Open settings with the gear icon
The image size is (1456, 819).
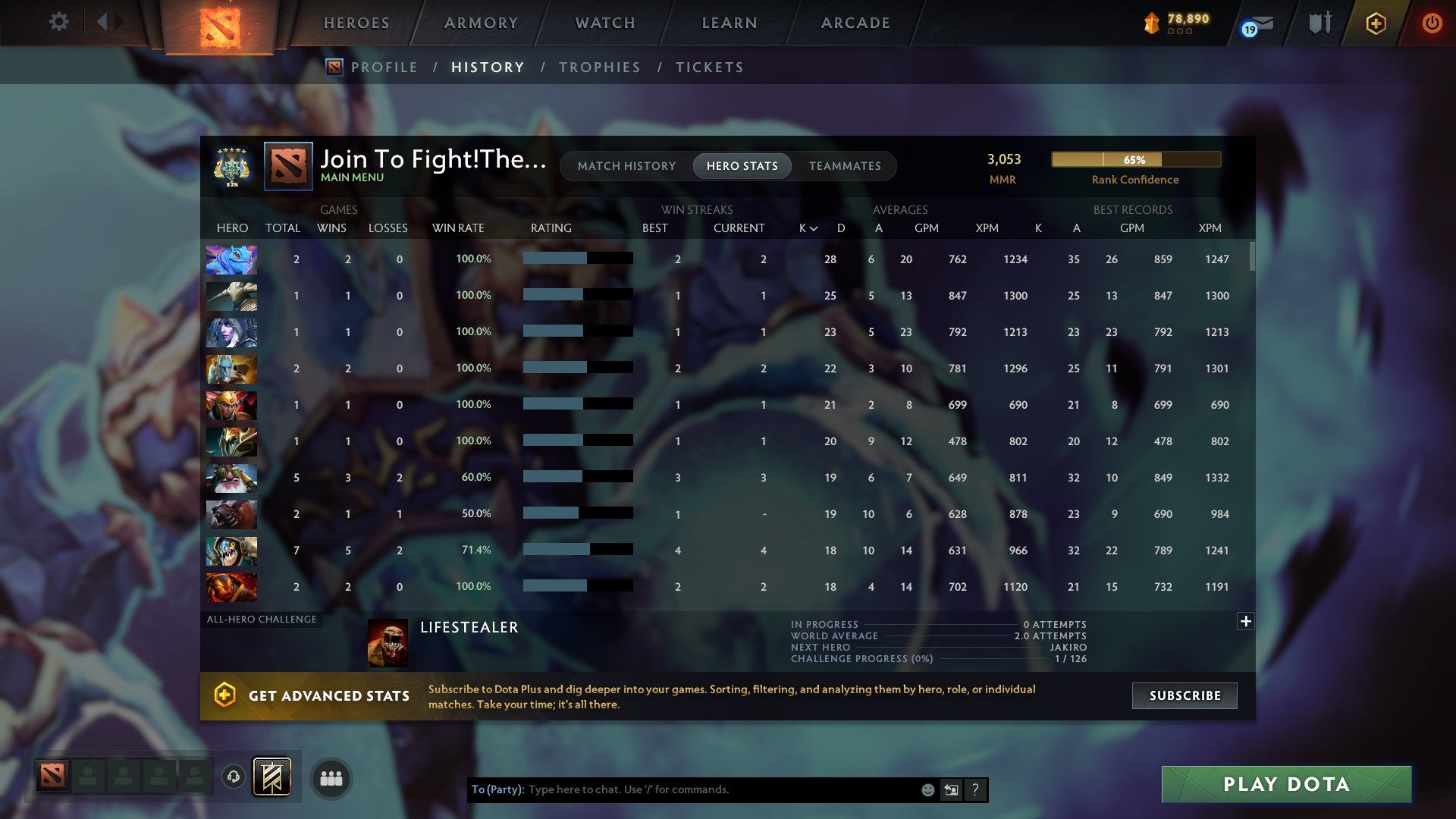(x=58, y=22)
